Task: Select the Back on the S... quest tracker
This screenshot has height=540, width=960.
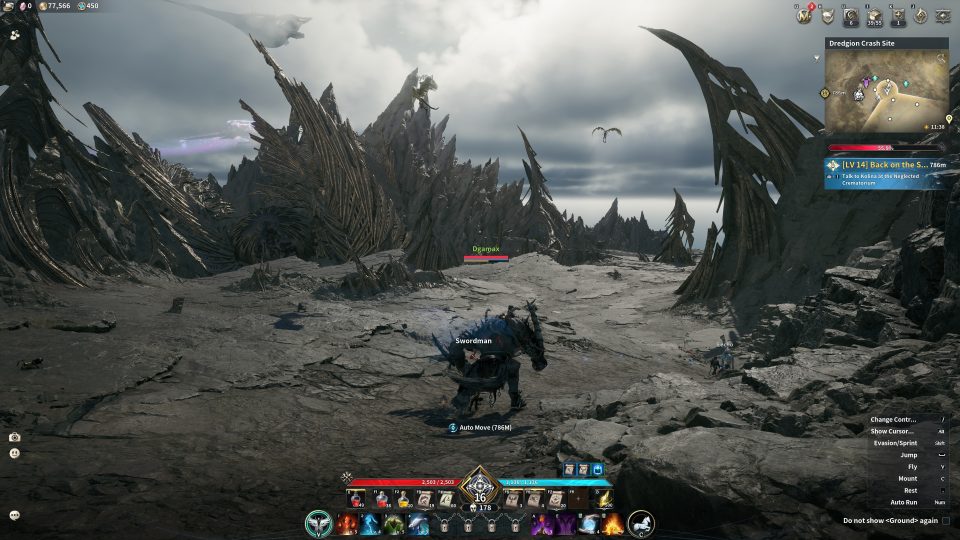Action: [x=885, y=172]
